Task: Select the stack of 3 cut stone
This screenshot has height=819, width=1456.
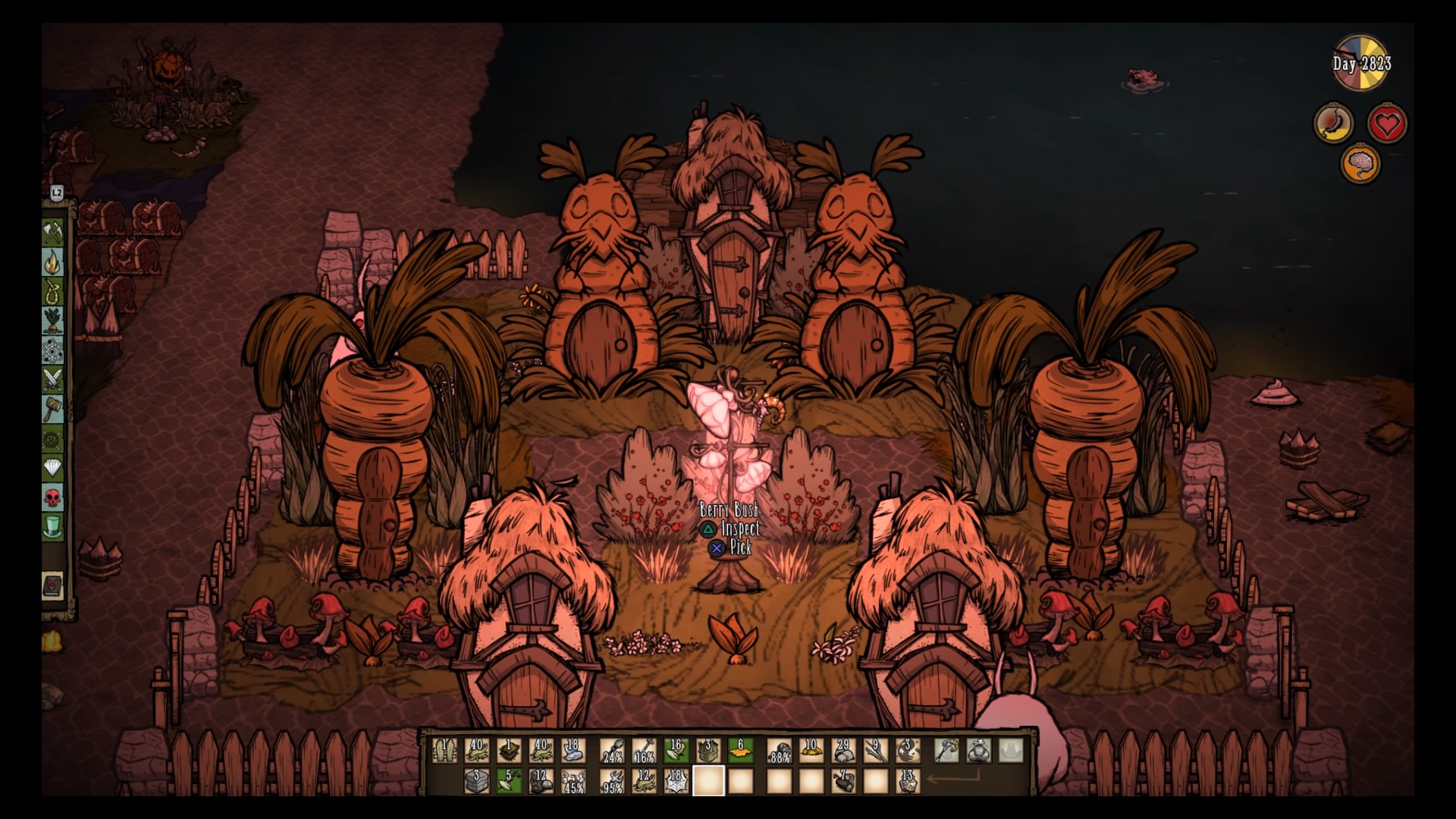Action: [476, 780]
